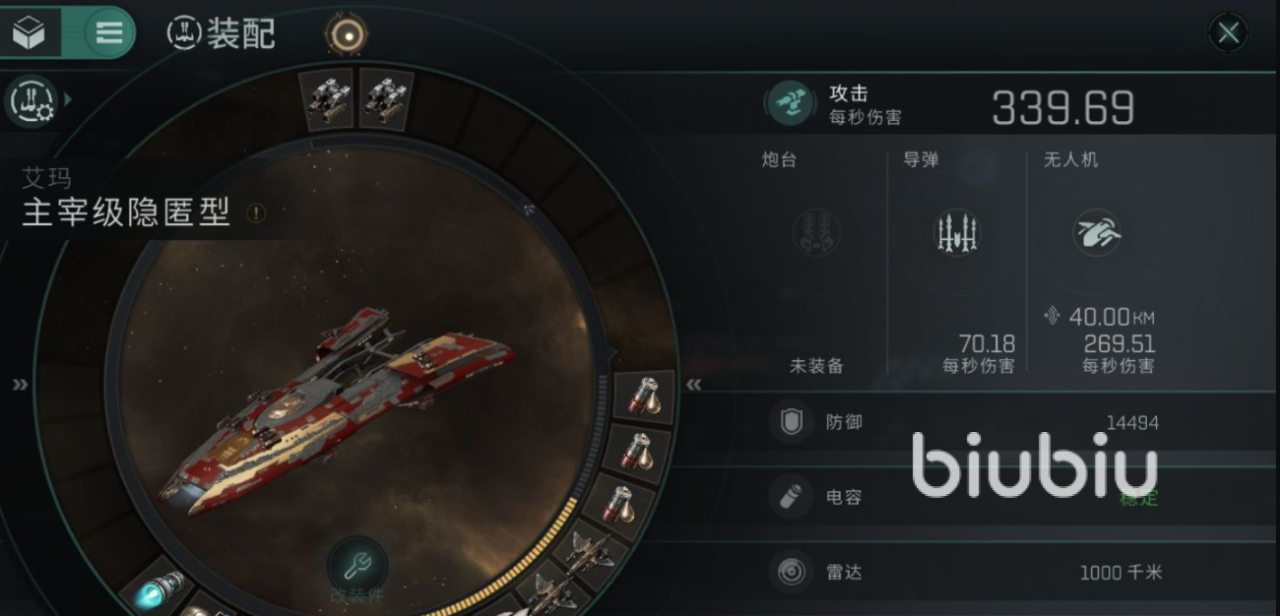Show the warning next to 主宰级隐匿型
1280x616 pixels.
pos(256,212)
